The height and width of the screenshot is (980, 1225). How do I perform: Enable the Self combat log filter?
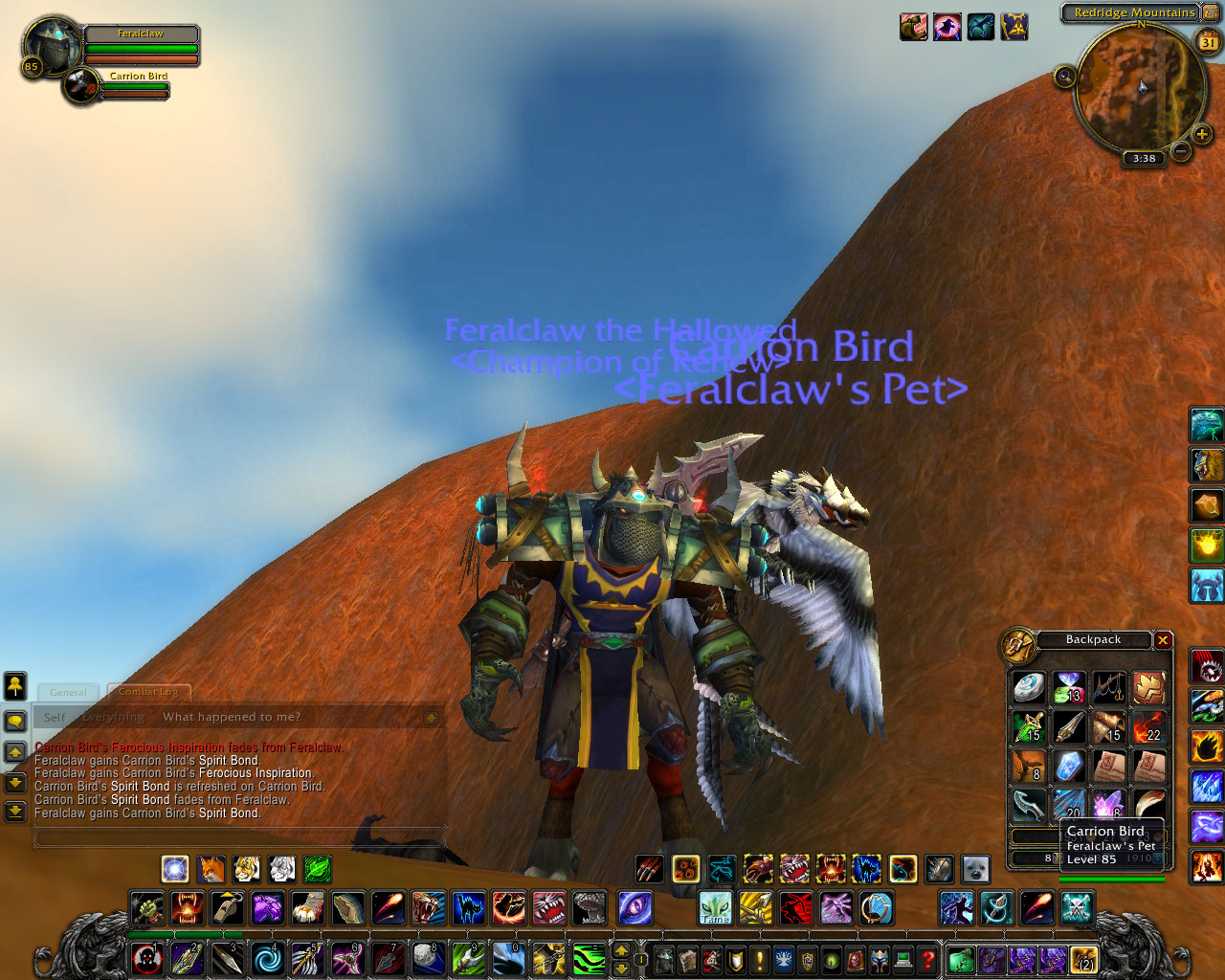pos(54,716)
